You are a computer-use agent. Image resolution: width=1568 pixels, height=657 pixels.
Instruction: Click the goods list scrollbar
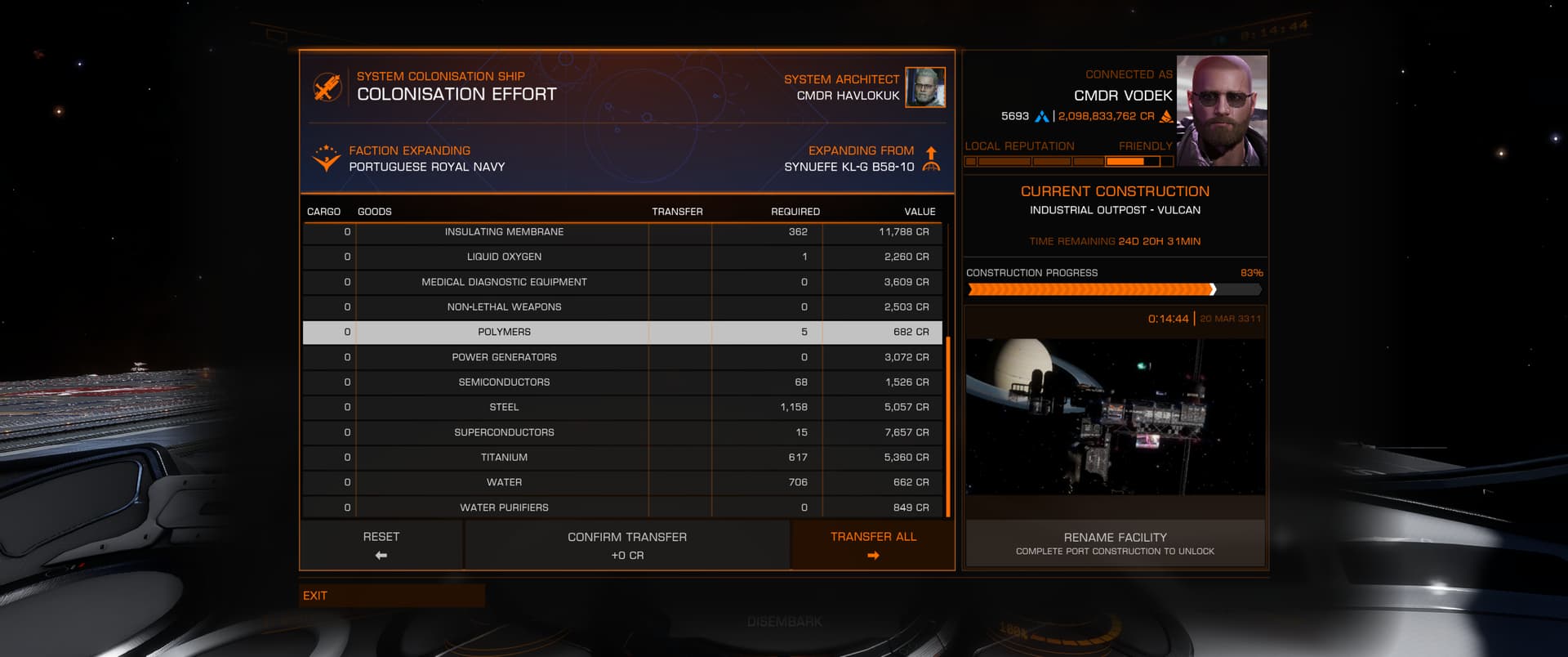(x=948, y=427)
